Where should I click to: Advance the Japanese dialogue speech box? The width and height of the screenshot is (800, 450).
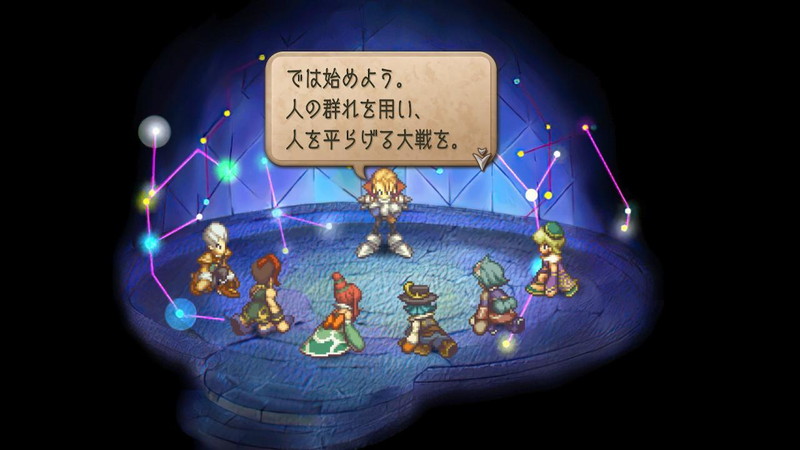[x=380, y=106]
